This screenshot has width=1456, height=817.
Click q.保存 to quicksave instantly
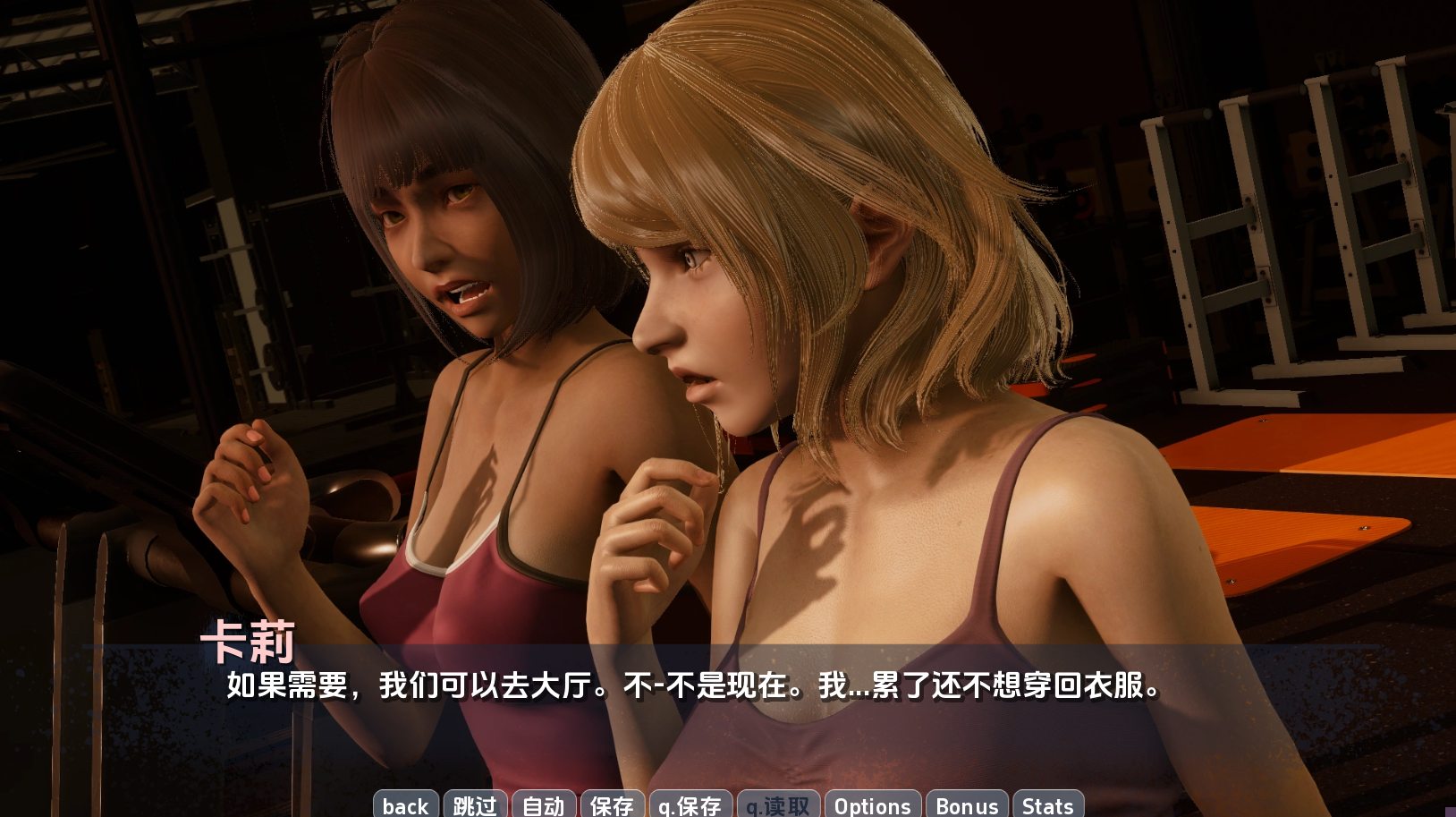(x=690, y=806)
